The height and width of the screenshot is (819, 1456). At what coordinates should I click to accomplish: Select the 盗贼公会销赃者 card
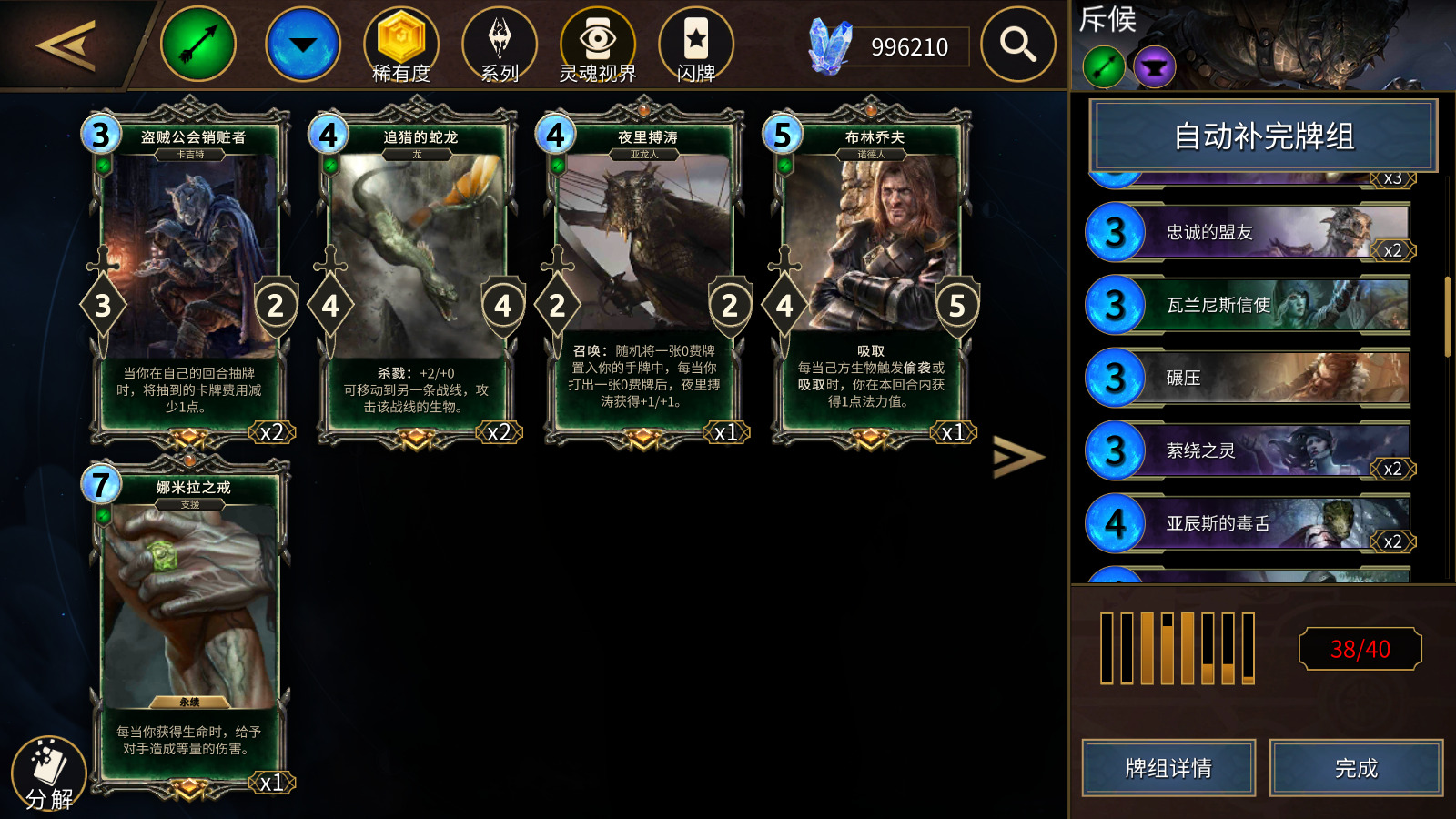(189, 273)
